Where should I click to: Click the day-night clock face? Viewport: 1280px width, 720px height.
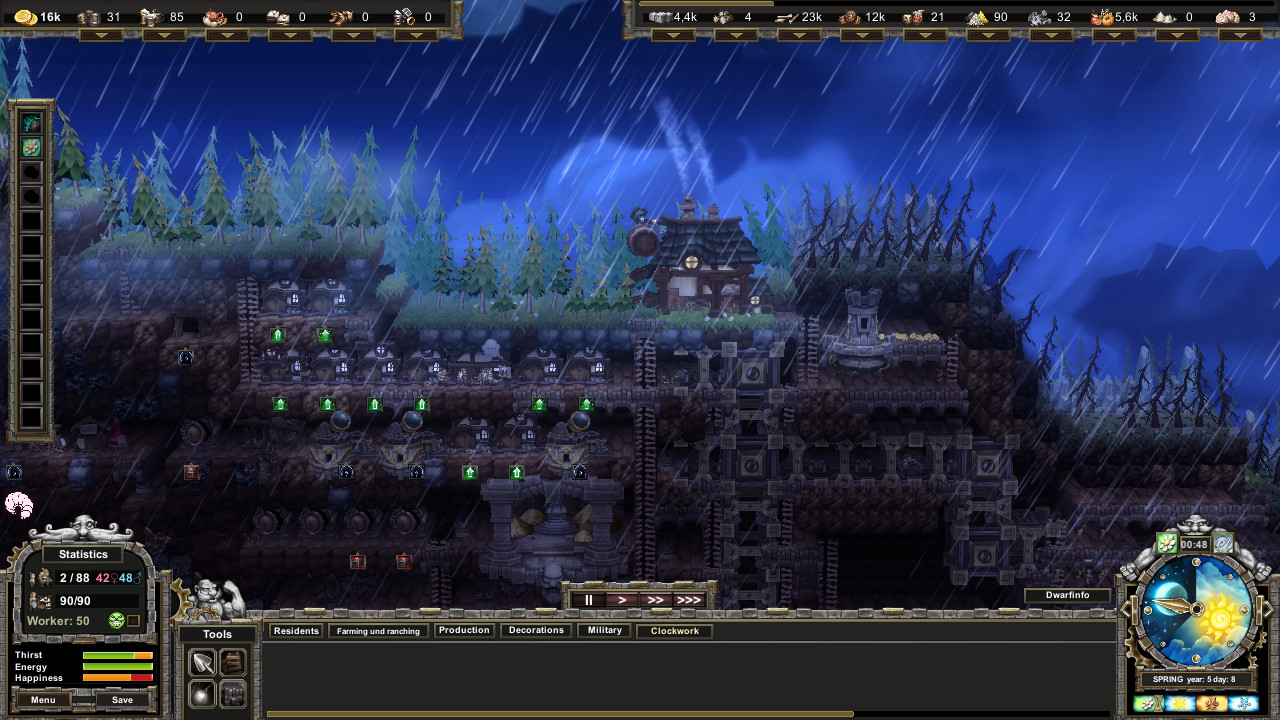click(1196, 608)
